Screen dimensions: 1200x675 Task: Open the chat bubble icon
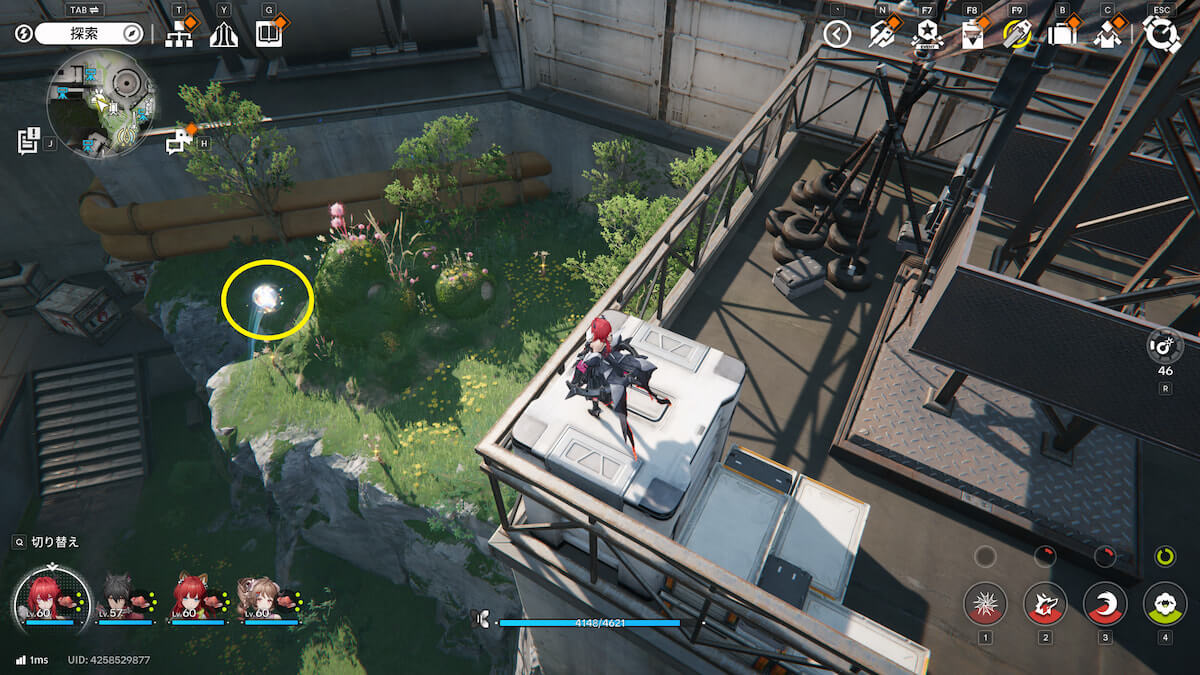click(x=179, y=141)
